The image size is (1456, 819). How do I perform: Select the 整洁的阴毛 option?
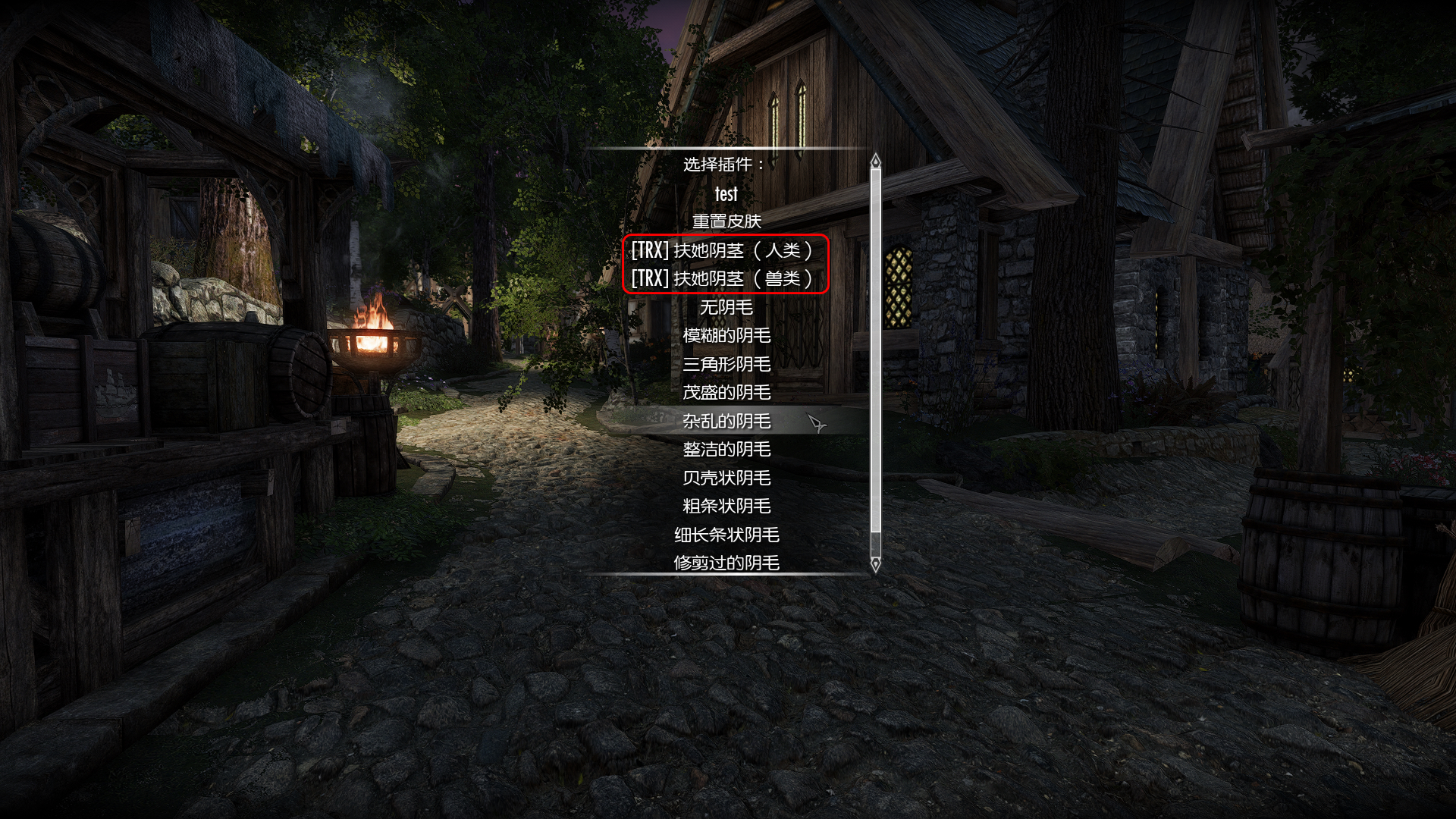726,449
